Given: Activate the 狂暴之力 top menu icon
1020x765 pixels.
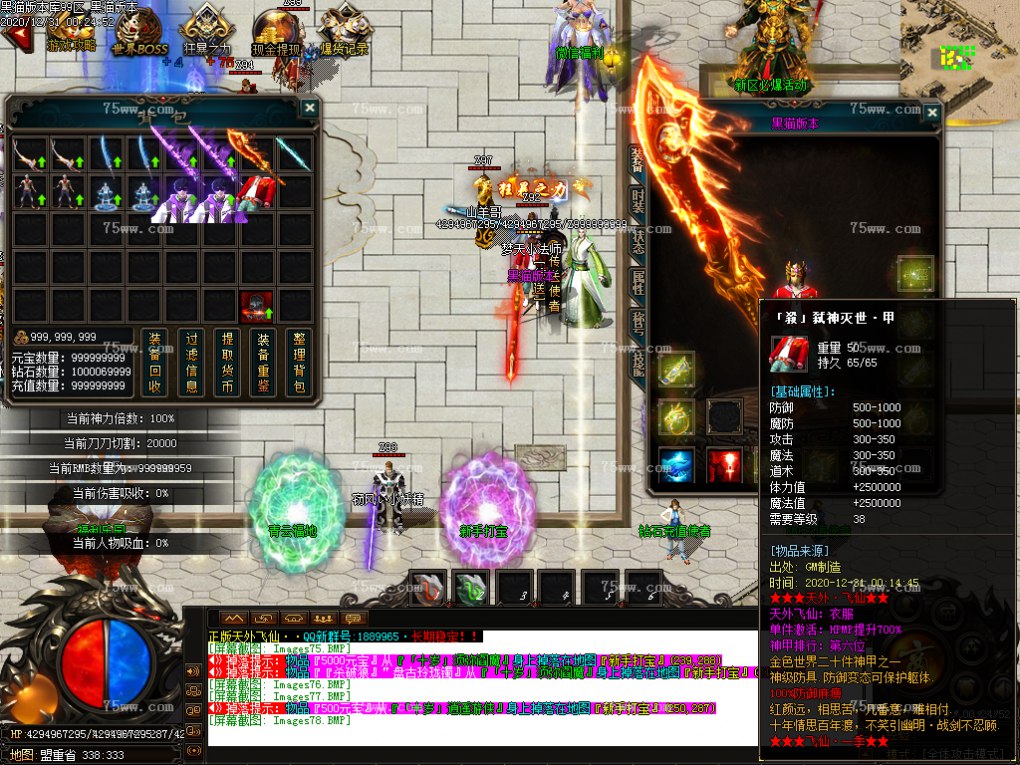Looking at the screenshot, I should [207, 30].
